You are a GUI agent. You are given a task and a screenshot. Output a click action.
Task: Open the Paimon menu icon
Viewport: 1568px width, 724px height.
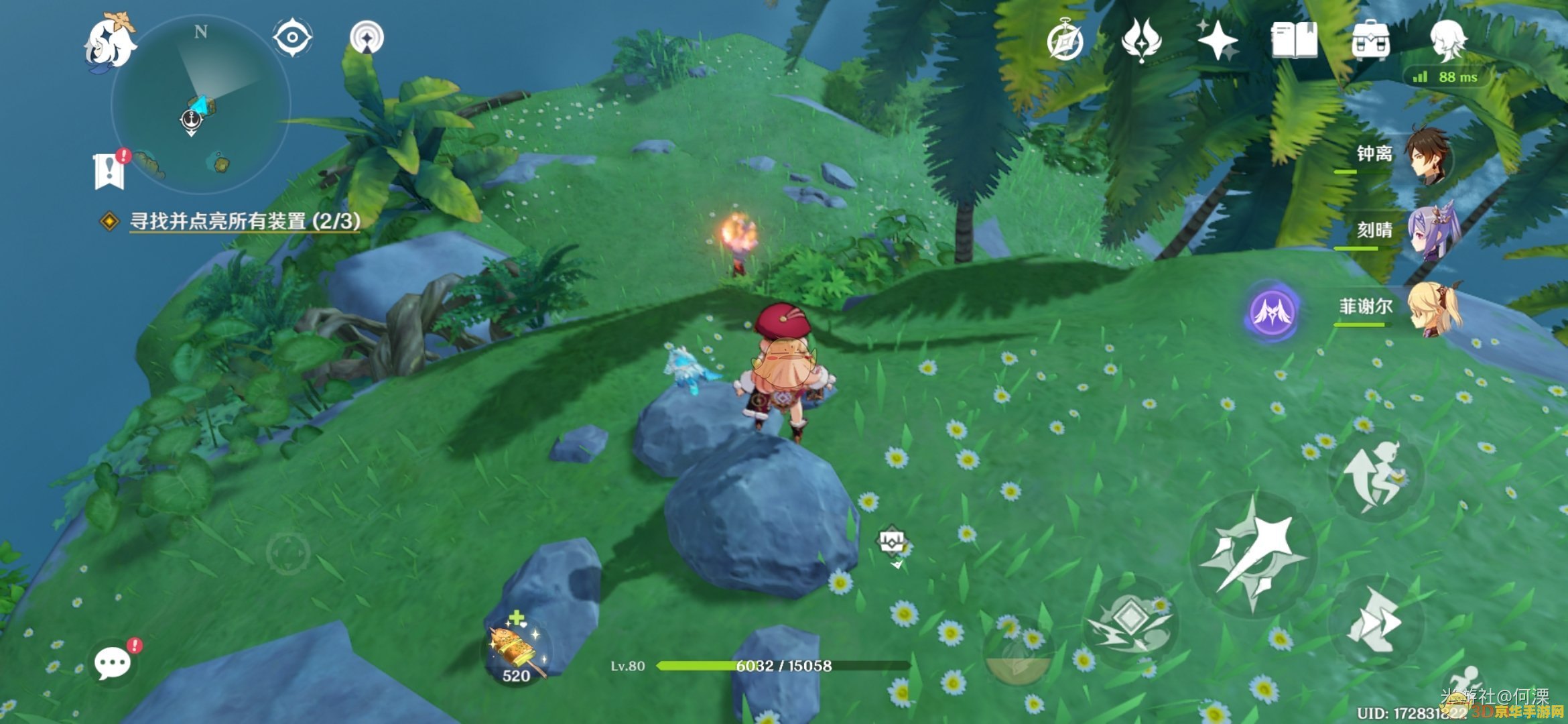coord(109,42)
